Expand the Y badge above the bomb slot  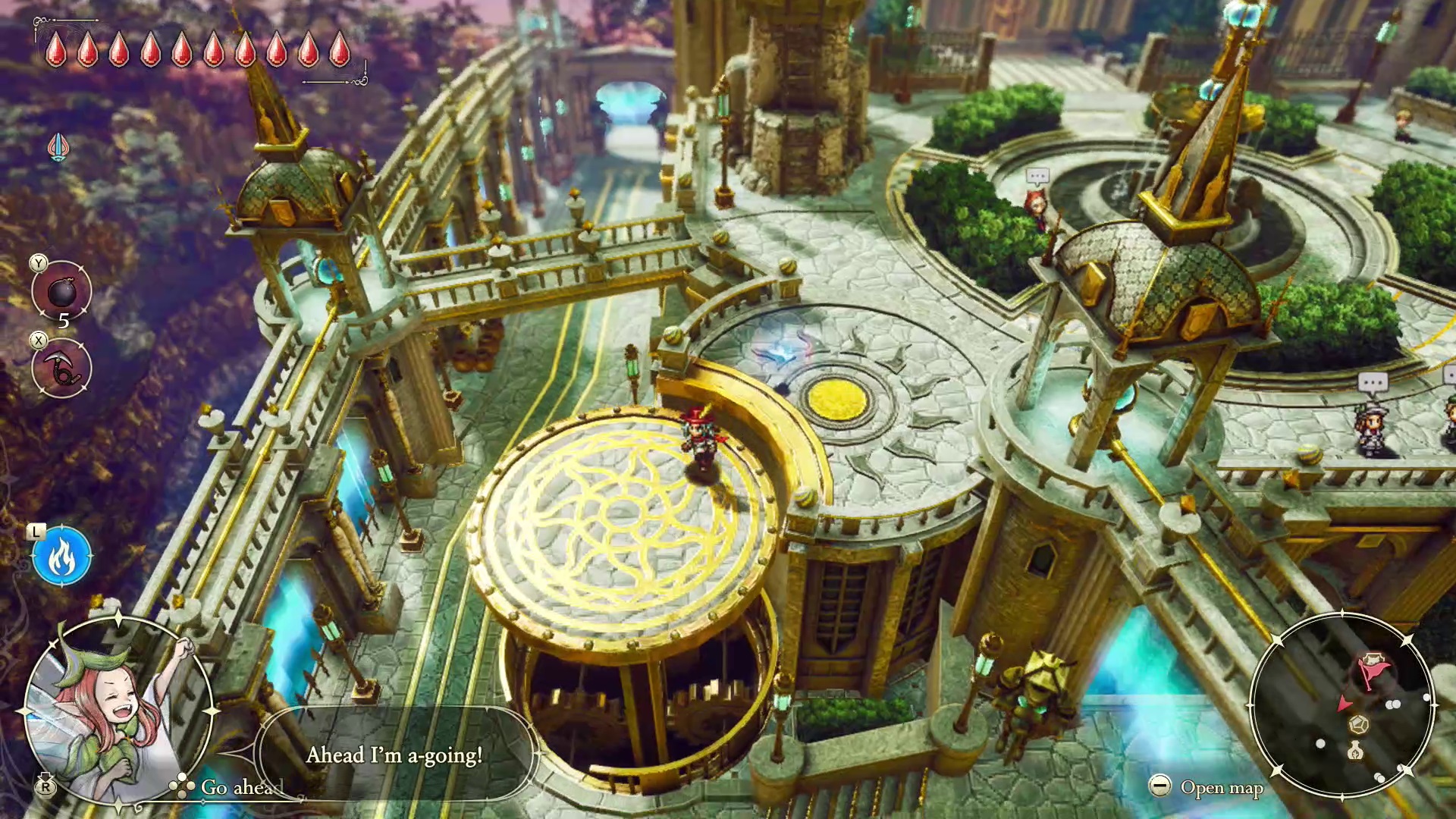click(38, 263)
